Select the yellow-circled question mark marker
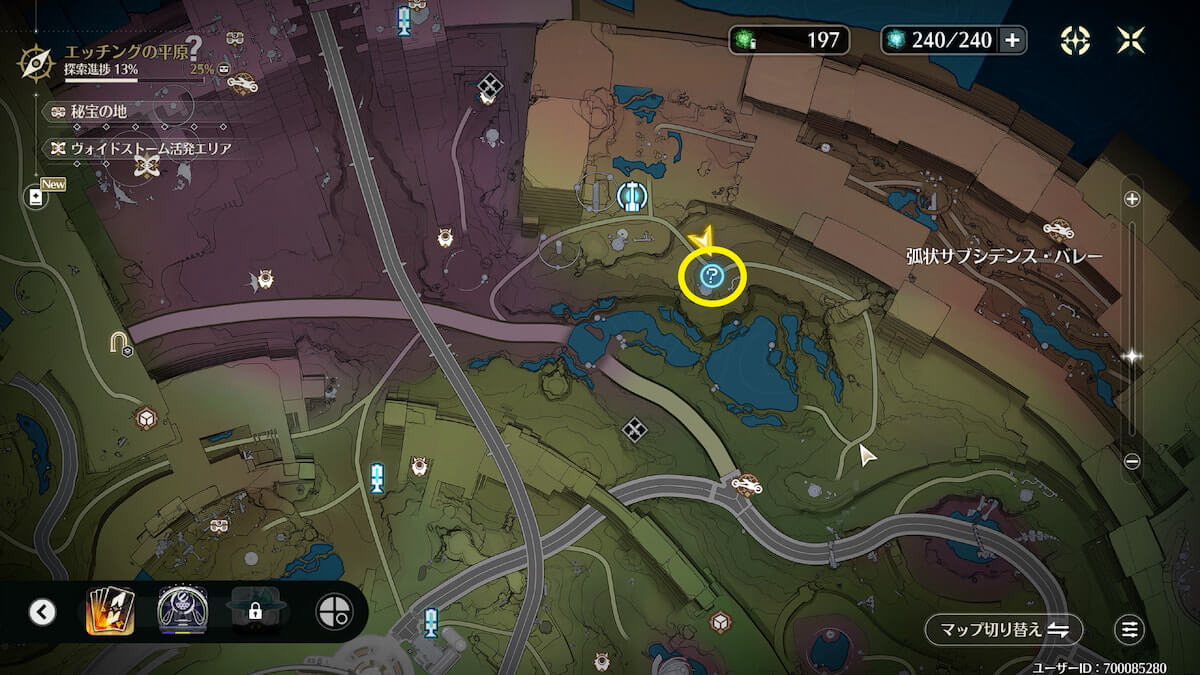The image size is (1200, 675). (x=711, y=276)
